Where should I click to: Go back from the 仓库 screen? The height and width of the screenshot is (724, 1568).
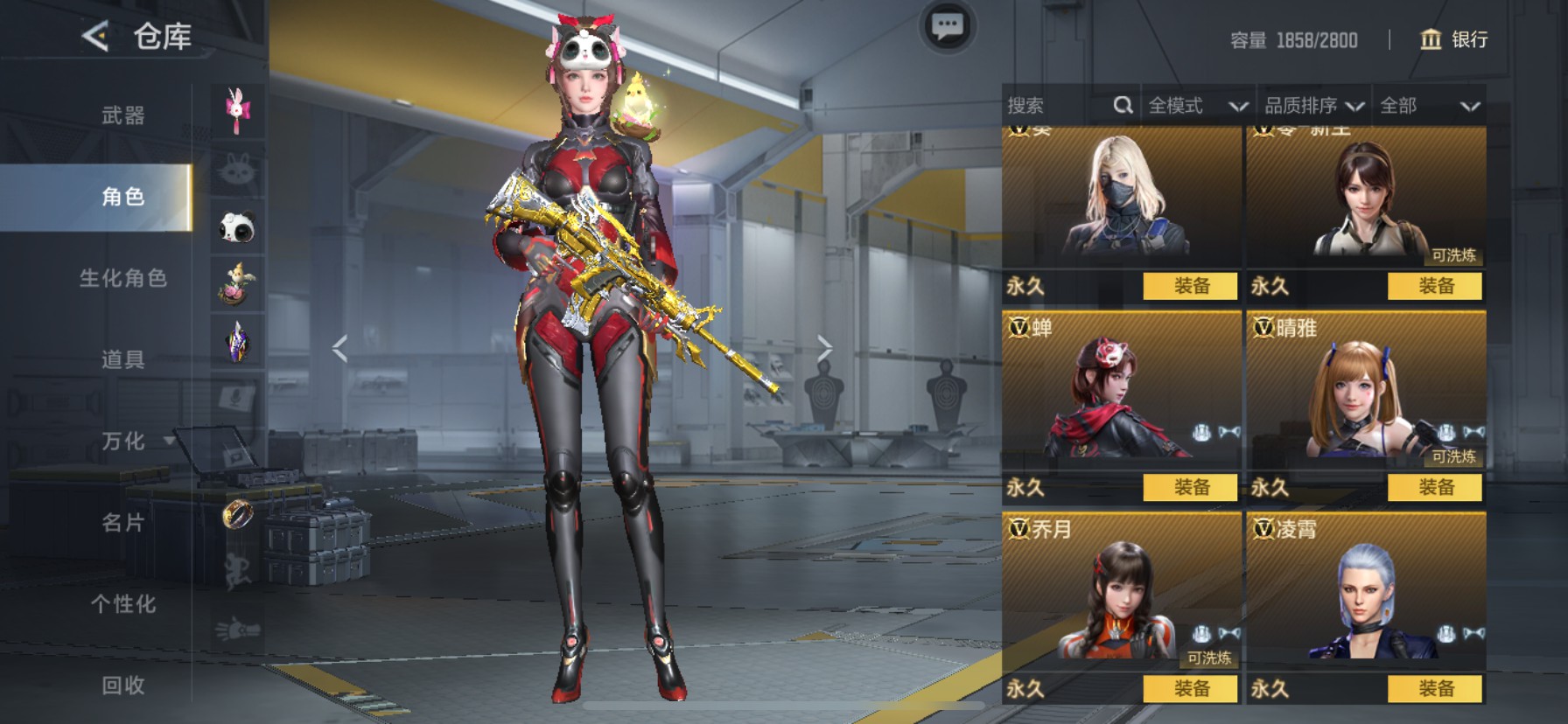coord(95,36)
